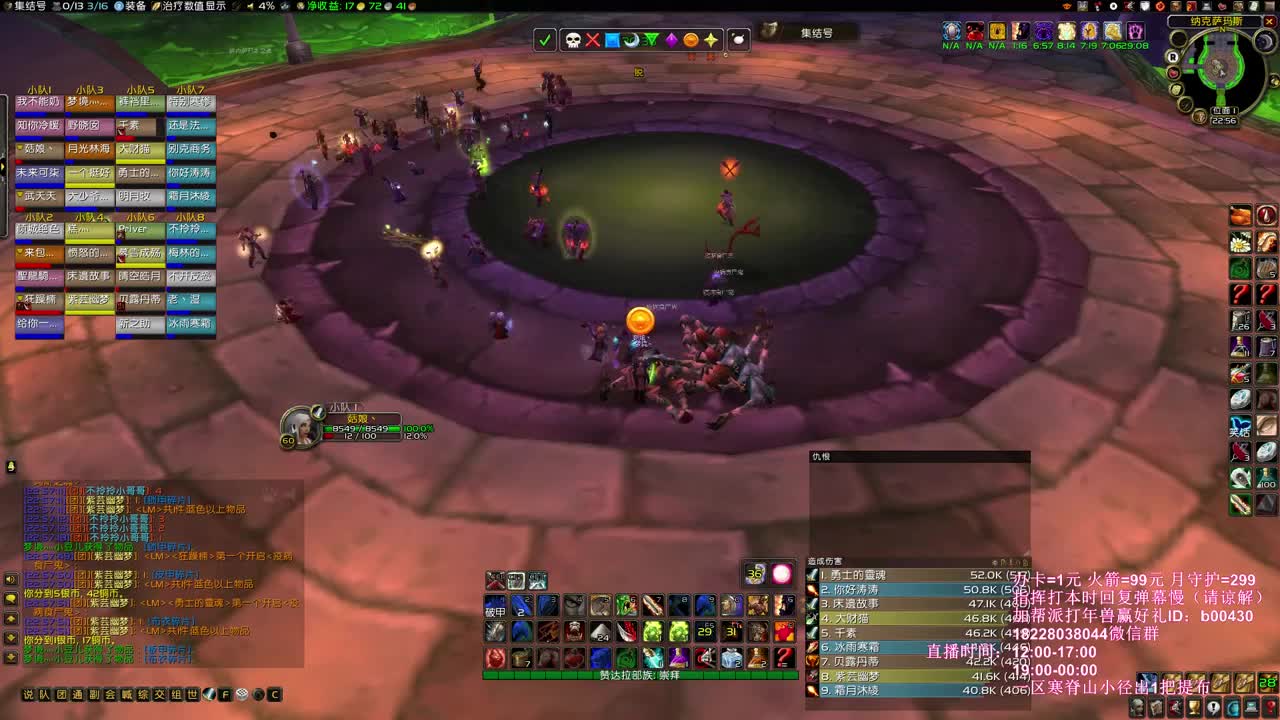Toggle the red X raid marker
This screenshot has height=720, width=1280.
click(593, 41)
